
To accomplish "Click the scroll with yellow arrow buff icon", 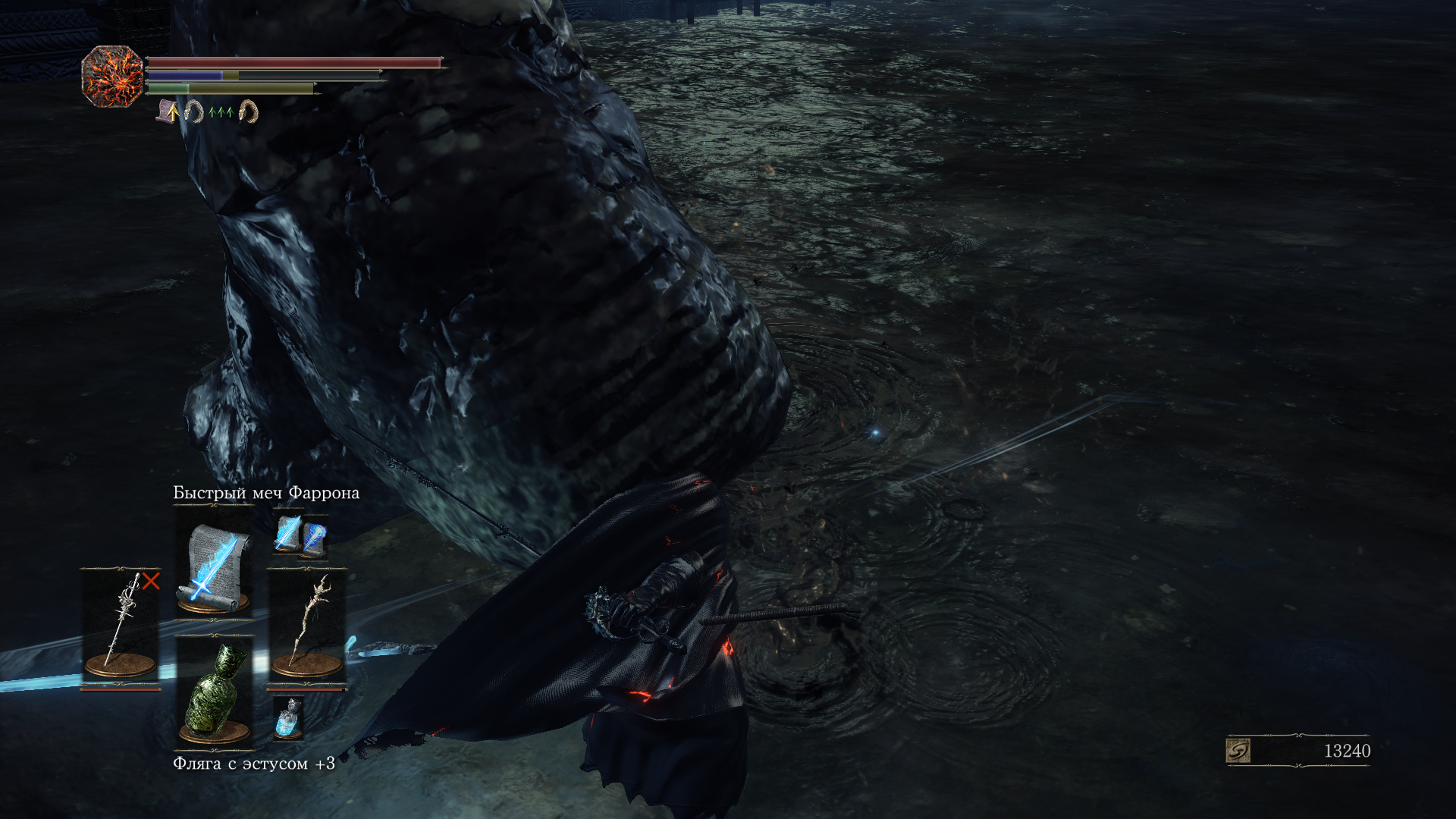I will point(168,112).
